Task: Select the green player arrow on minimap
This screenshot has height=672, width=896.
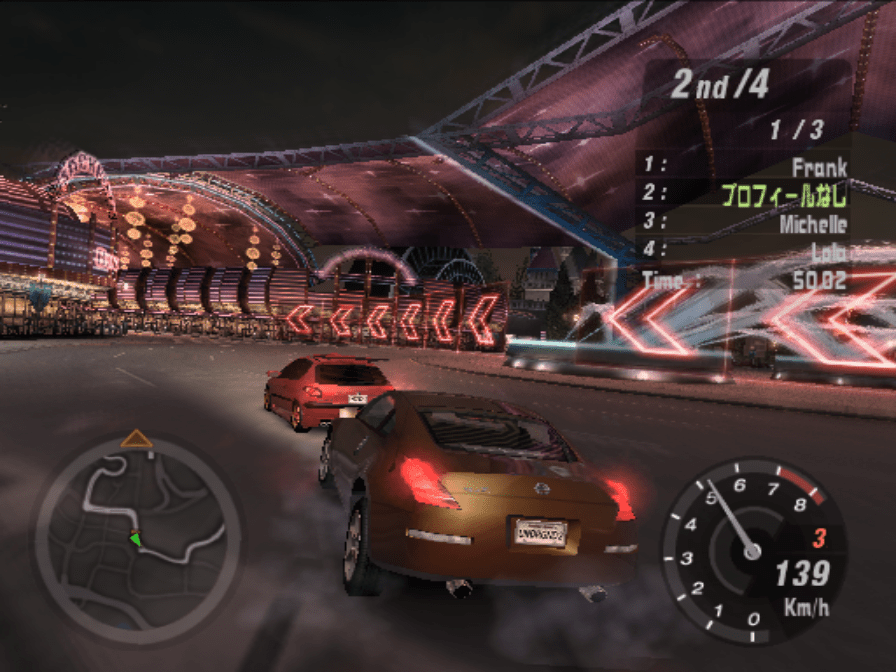Action: (134, 538)
